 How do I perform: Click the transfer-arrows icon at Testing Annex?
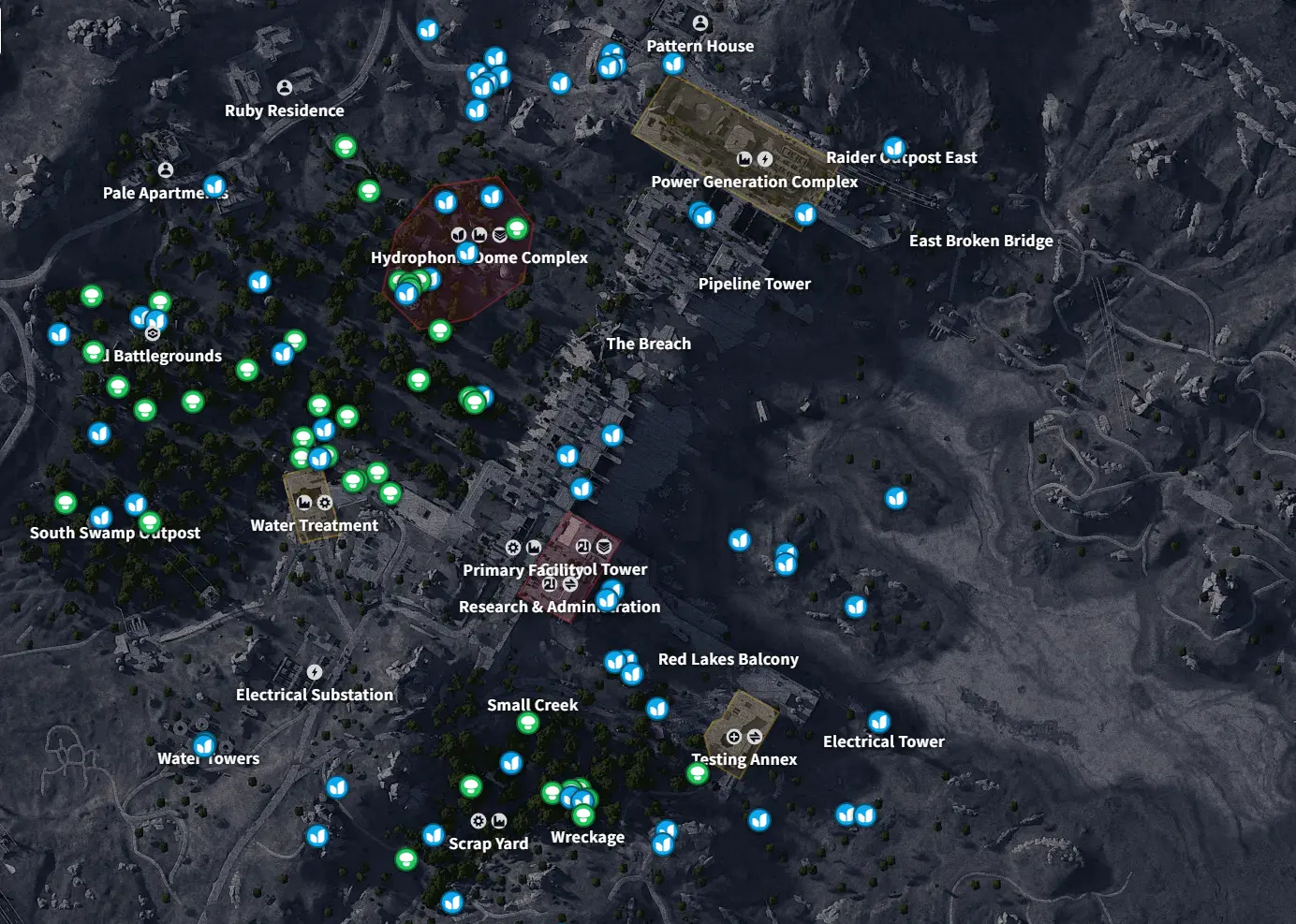(x=754, y=736)
